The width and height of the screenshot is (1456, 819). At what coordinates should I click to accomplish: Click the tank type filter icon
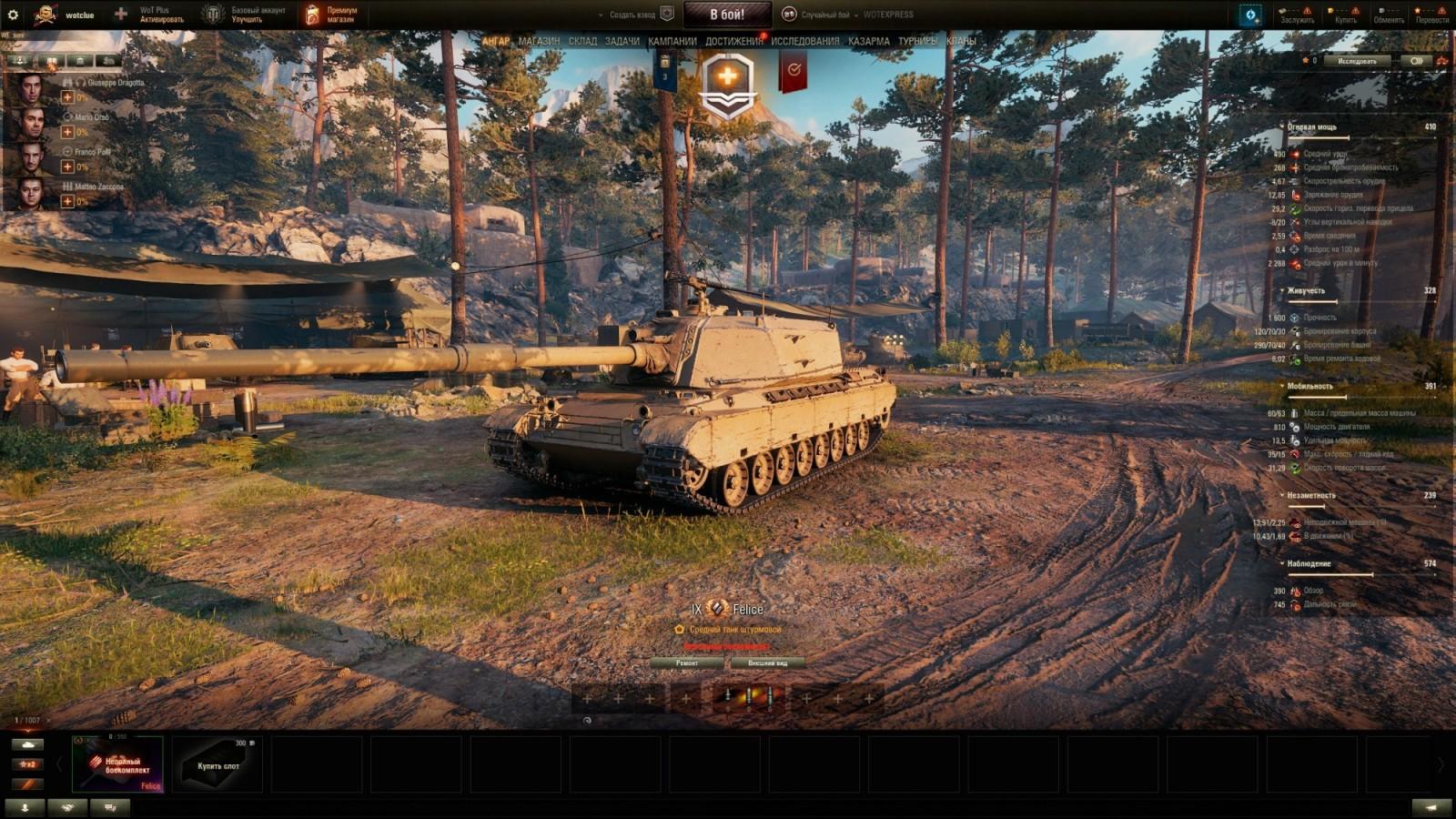tap(27, 743)
